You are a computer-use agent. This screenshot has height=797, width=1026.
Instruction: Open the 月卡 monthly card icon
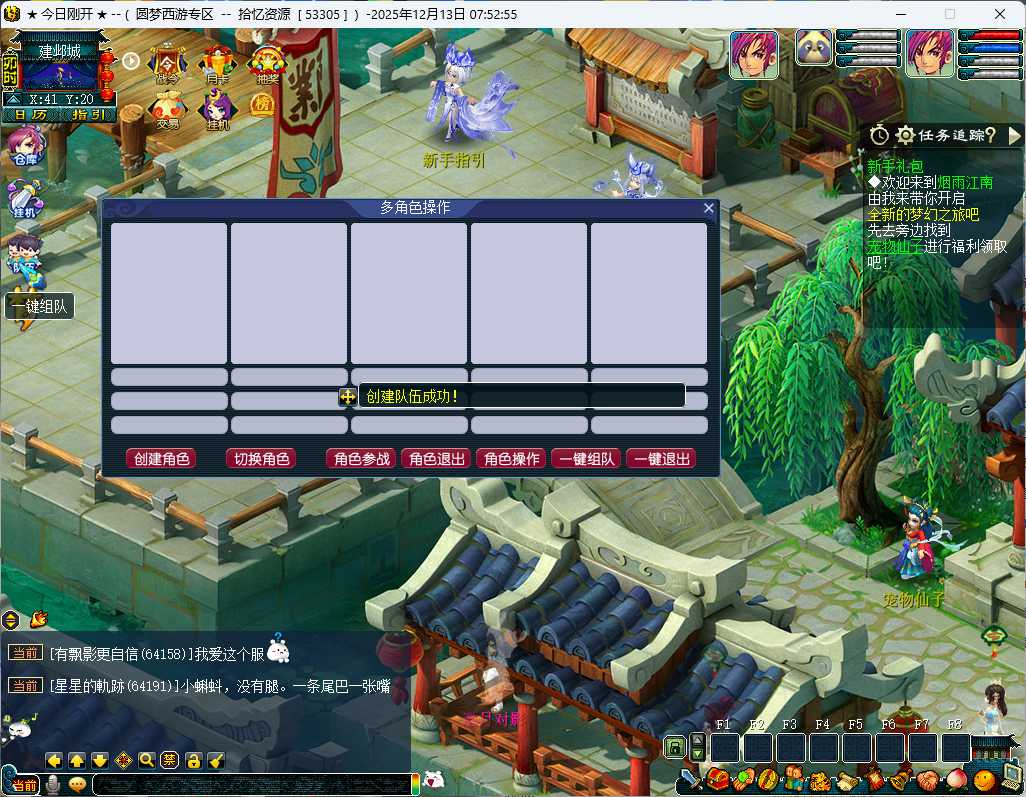coord(217,65)
